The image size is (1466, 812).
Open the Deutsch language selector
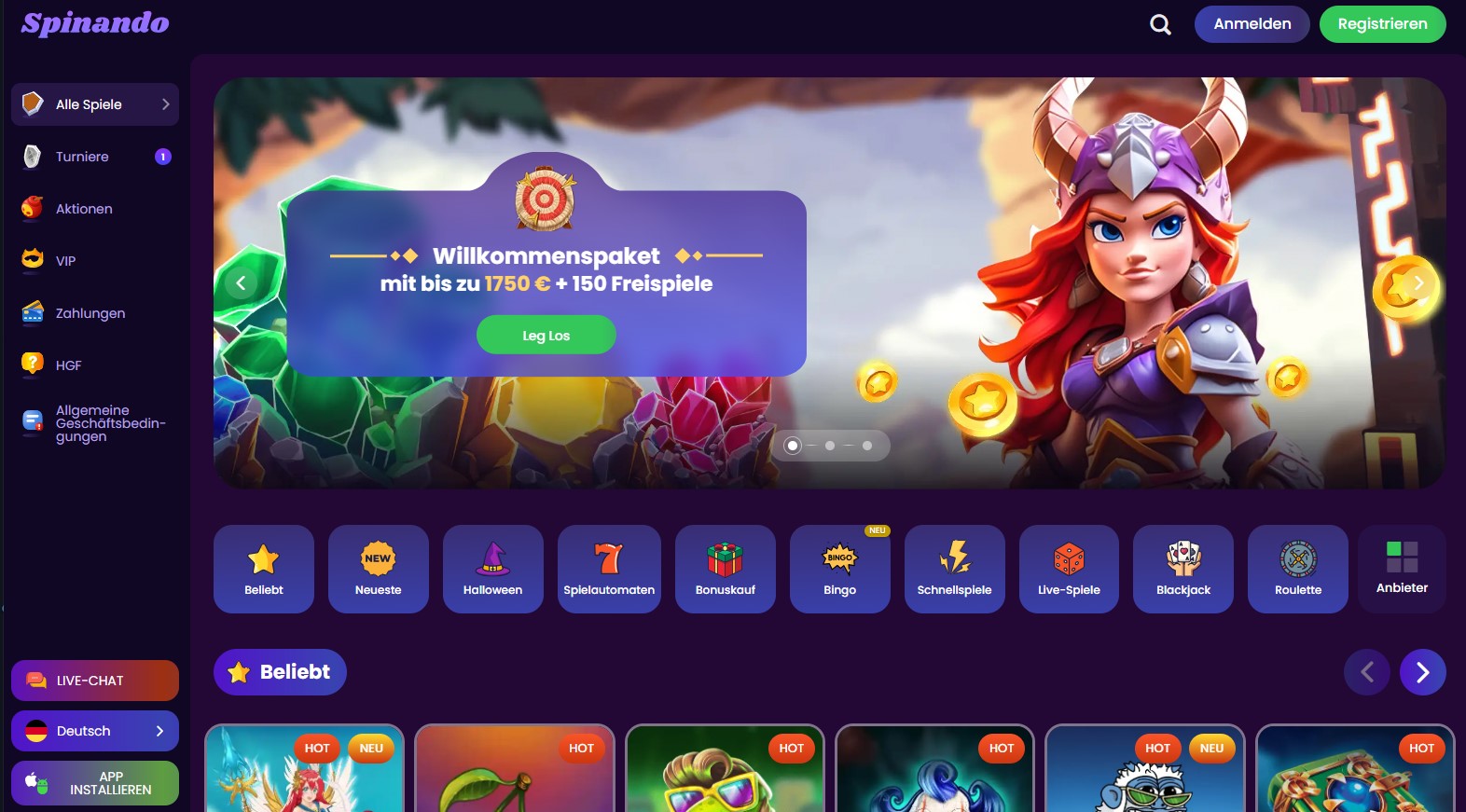(x=95, y=731)
